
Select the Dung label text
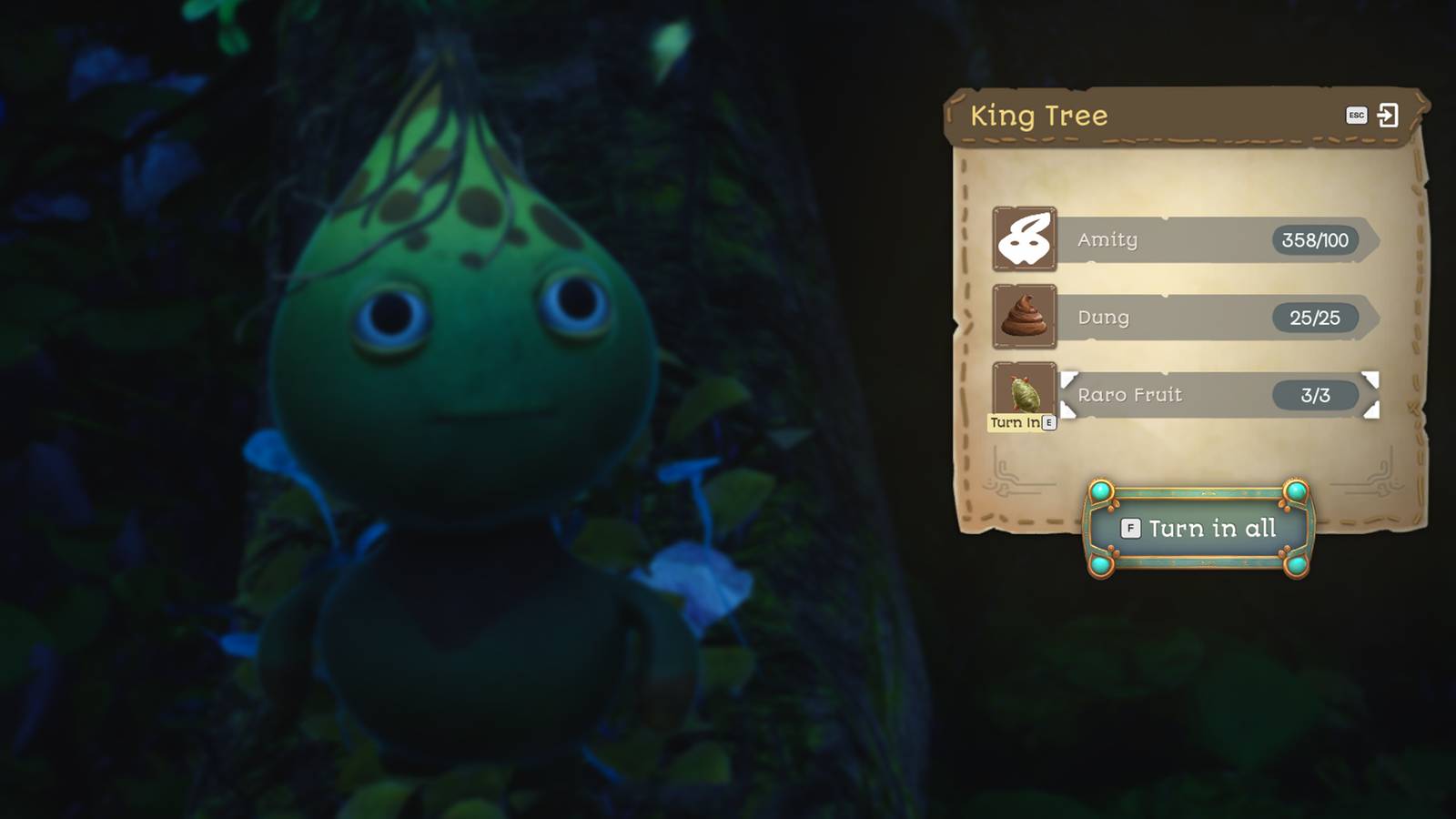tap(1104, 318)
